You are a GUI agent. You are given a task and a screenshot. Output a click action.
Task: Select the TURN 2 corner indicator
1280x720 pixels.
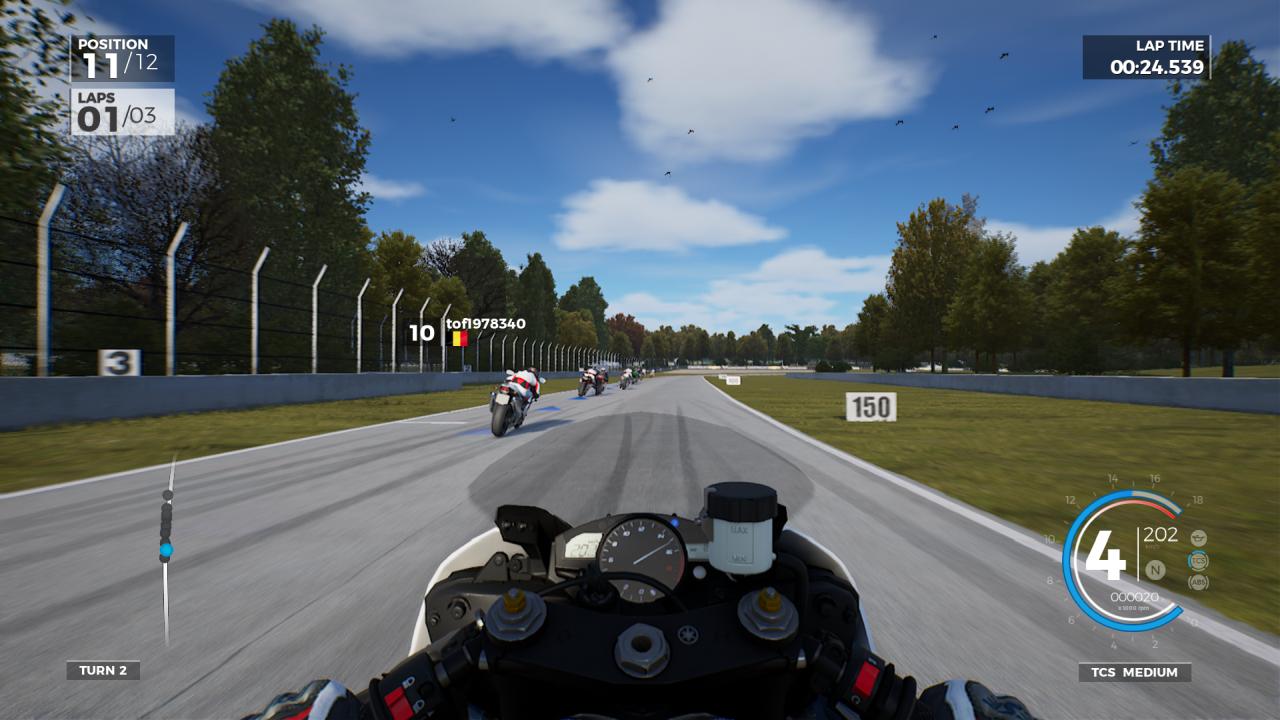point(103,670)
